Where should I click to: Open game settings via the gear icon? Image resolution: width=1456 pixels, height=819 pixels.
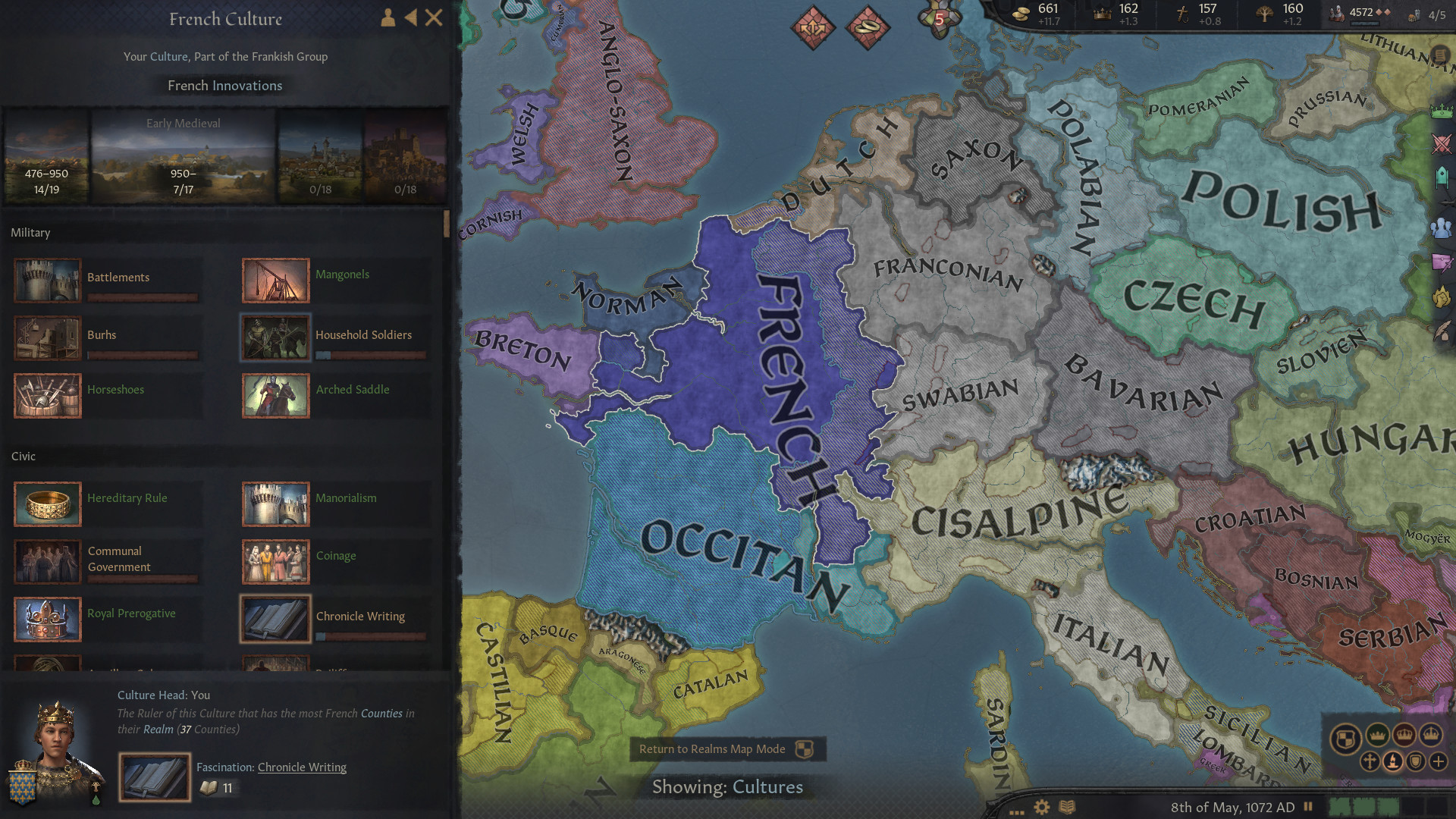coord(1042,807)
